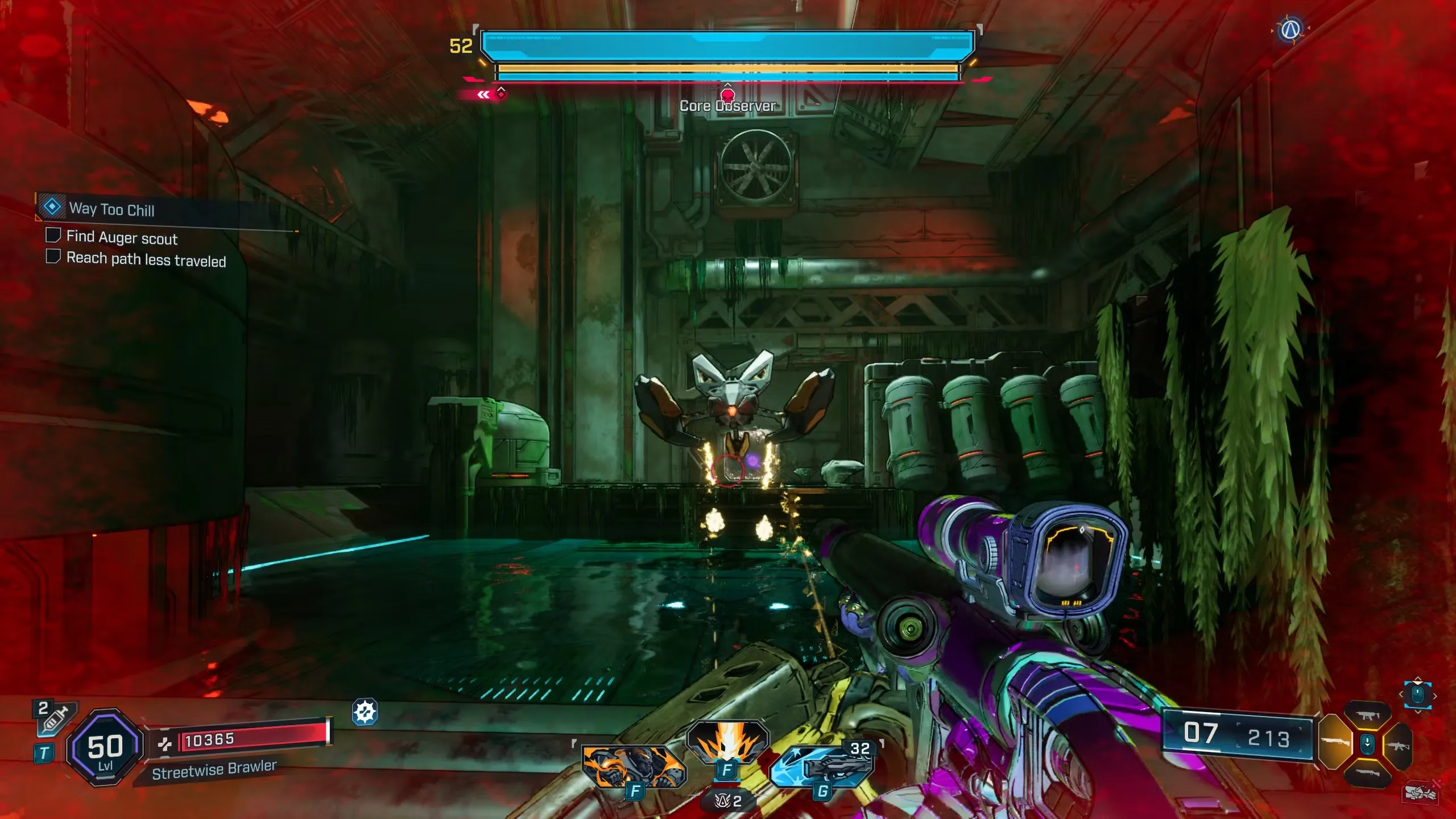Screen dimensions: 1456x819
Task: Tick the Find Auger scout objective checkbox
Action: click(x=53, y=235)
